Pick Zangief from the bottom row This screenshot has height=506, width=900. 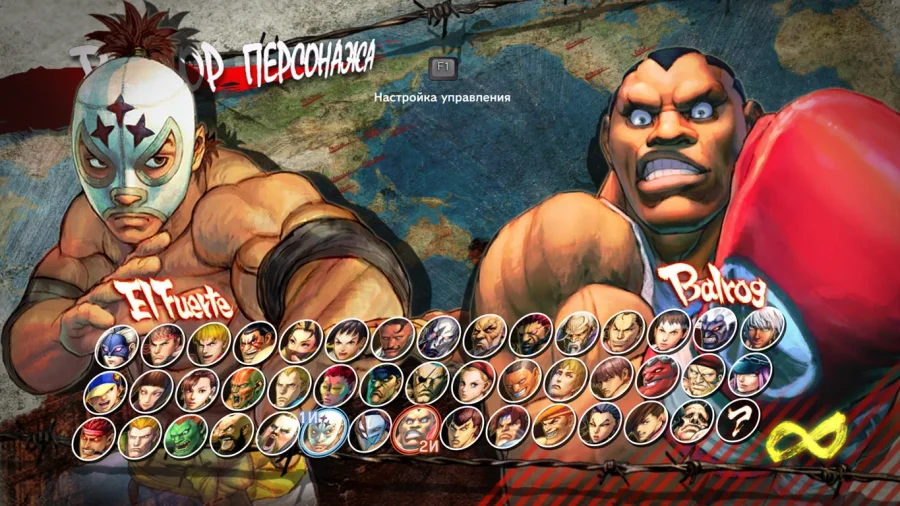232,435
